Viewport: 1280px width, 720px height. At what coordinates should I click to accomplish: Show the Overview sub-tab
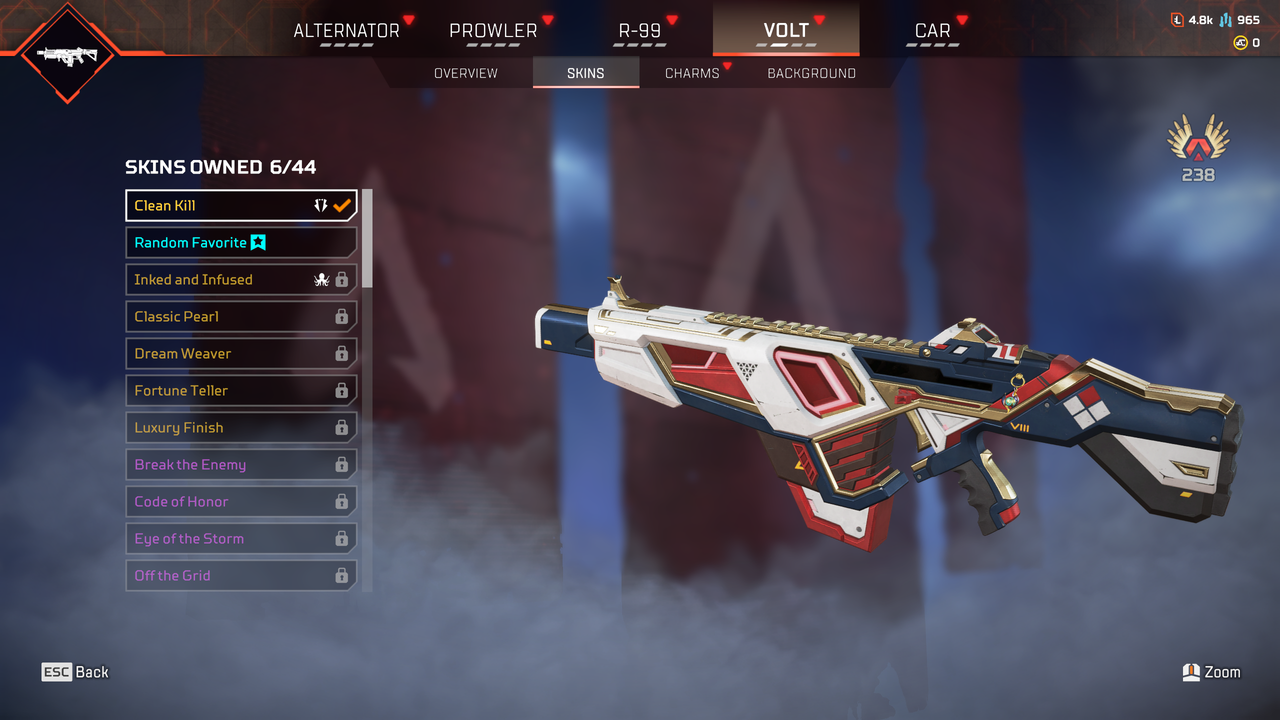click(465, 73)
